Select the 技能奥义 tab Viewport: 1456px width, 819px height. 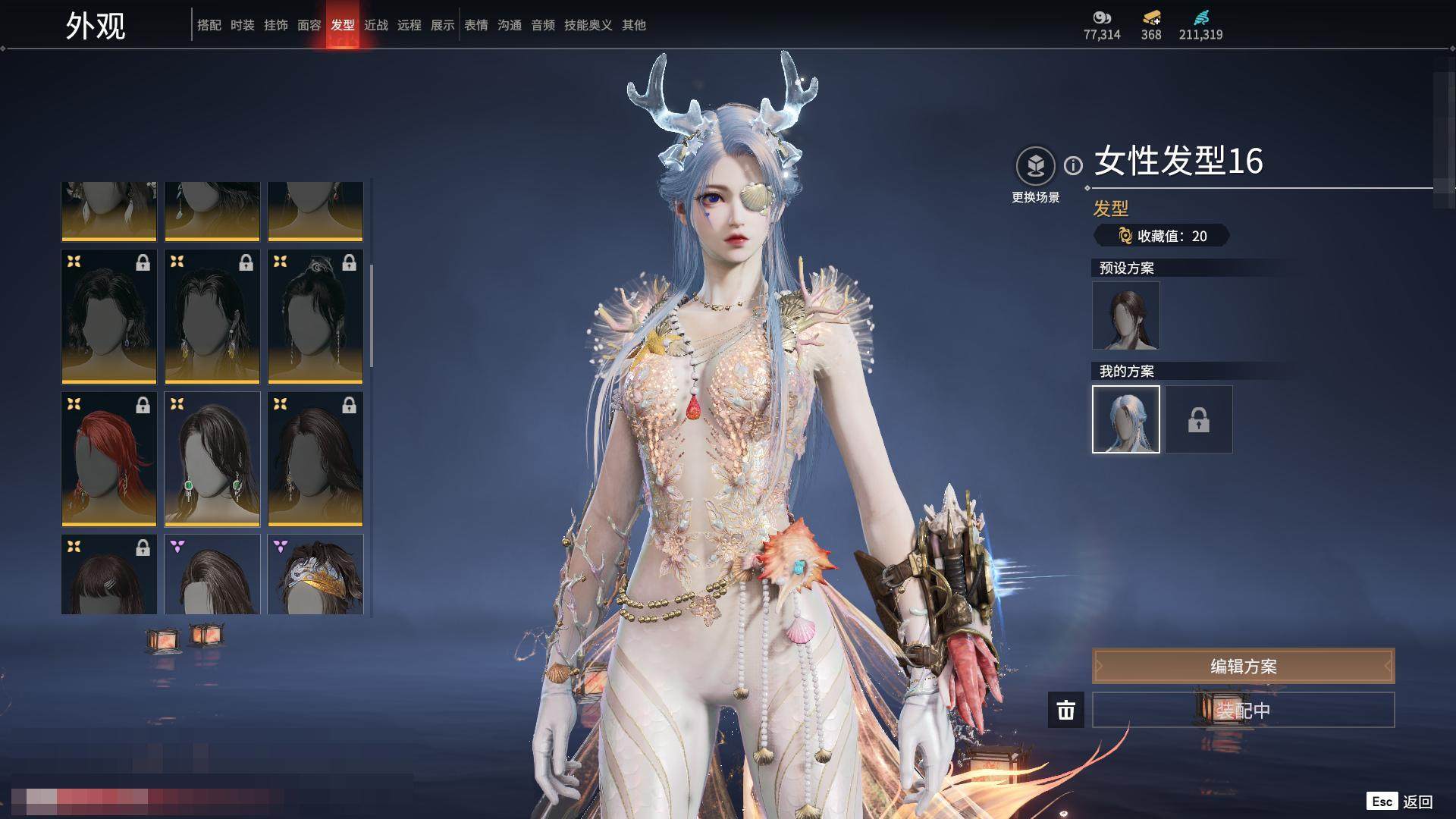click(588, 25)
